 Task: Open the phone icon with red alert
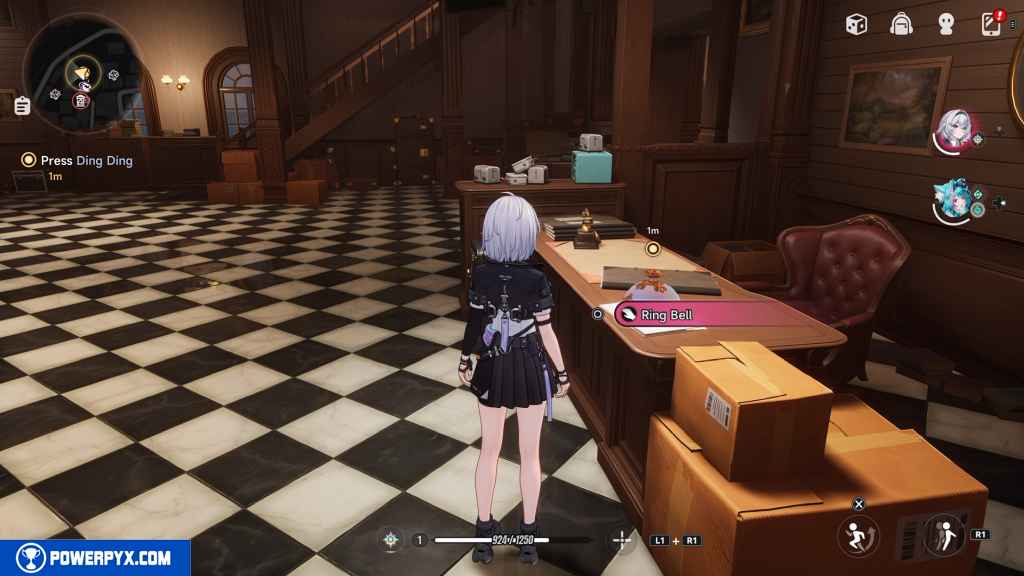991,24
